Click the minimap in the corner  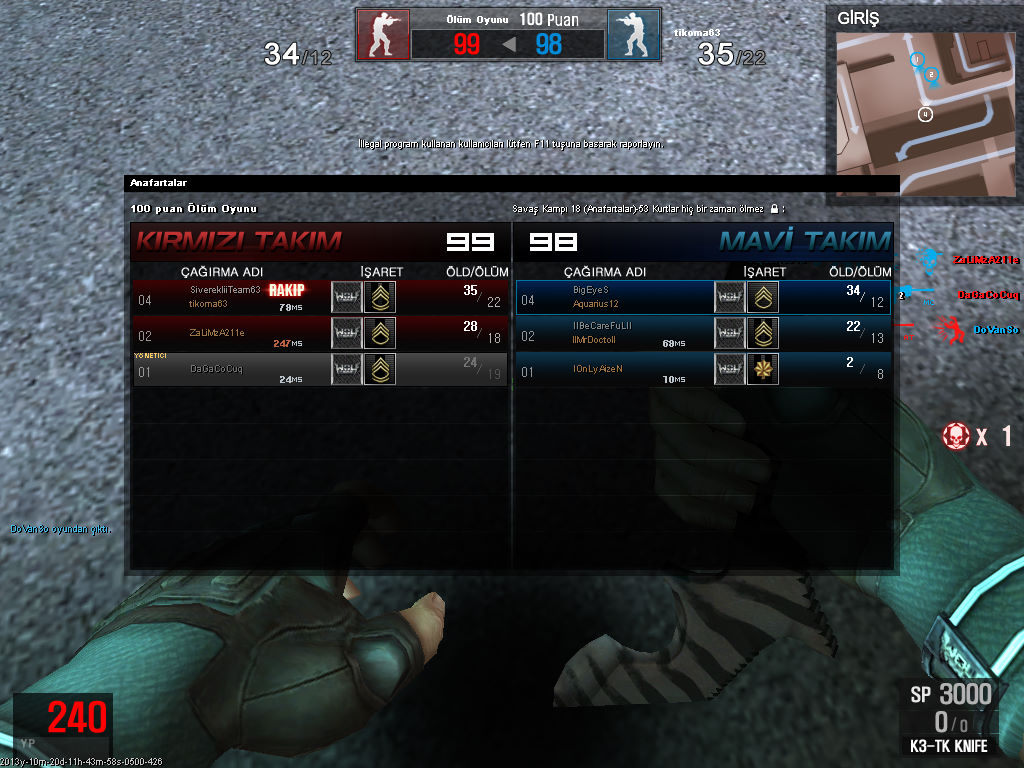tap(926, 114)
